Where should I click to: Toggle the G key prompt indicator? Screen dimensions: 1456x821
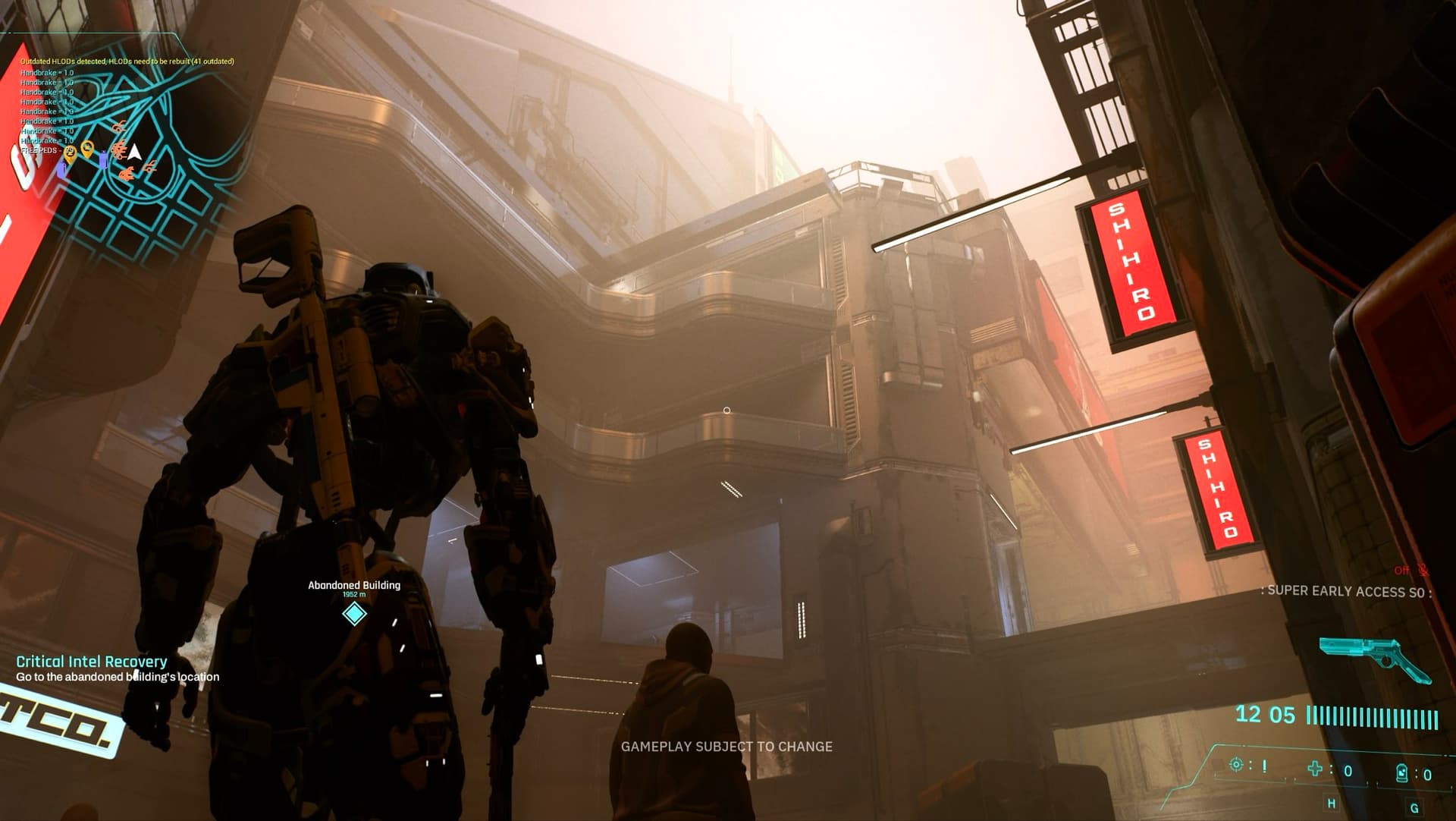(x=1414, y=808)
